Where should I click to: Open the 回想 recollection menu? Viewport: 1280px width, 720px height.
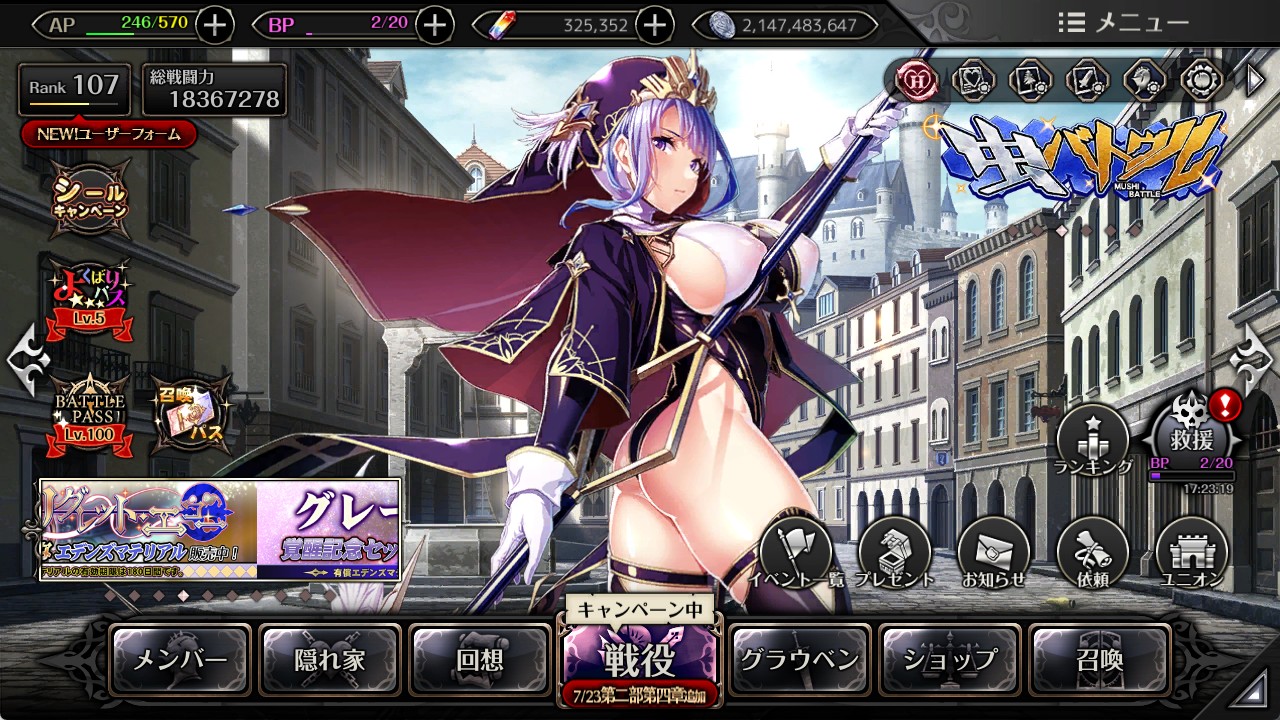[x=480, y=660]
